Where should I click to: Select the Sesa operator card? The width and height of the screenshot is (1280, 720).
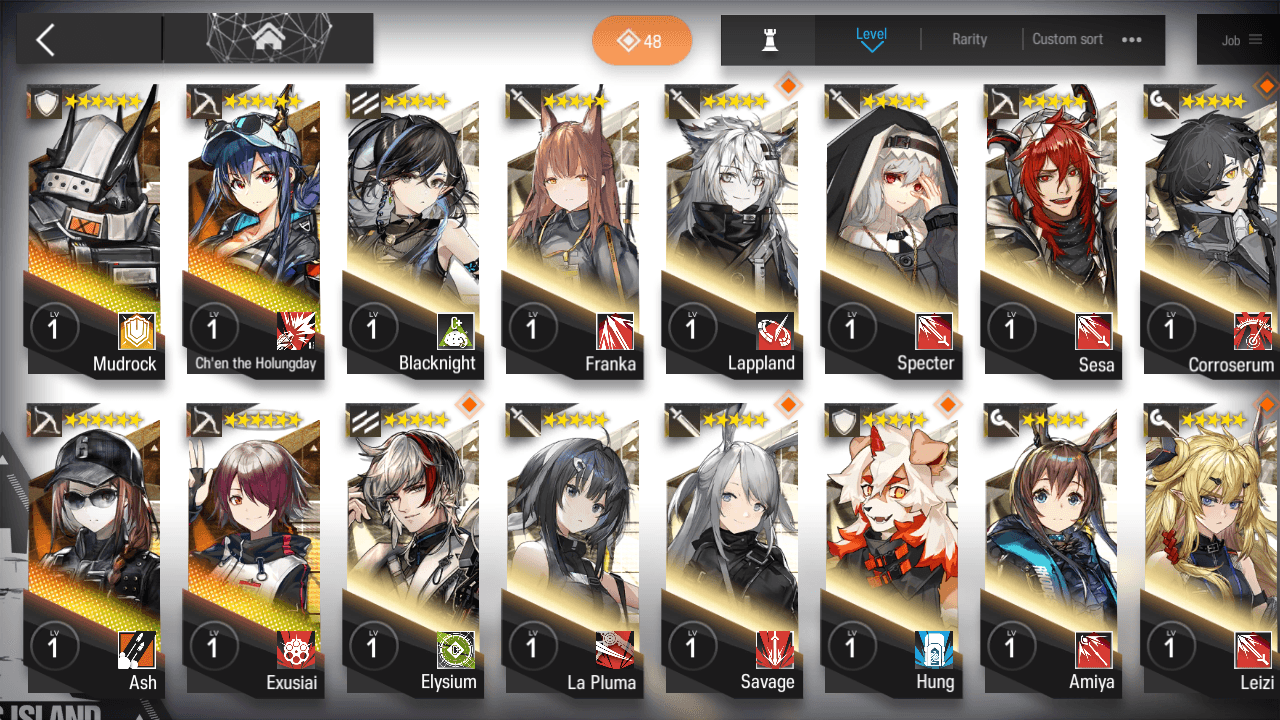click(x=1050, y=230)
